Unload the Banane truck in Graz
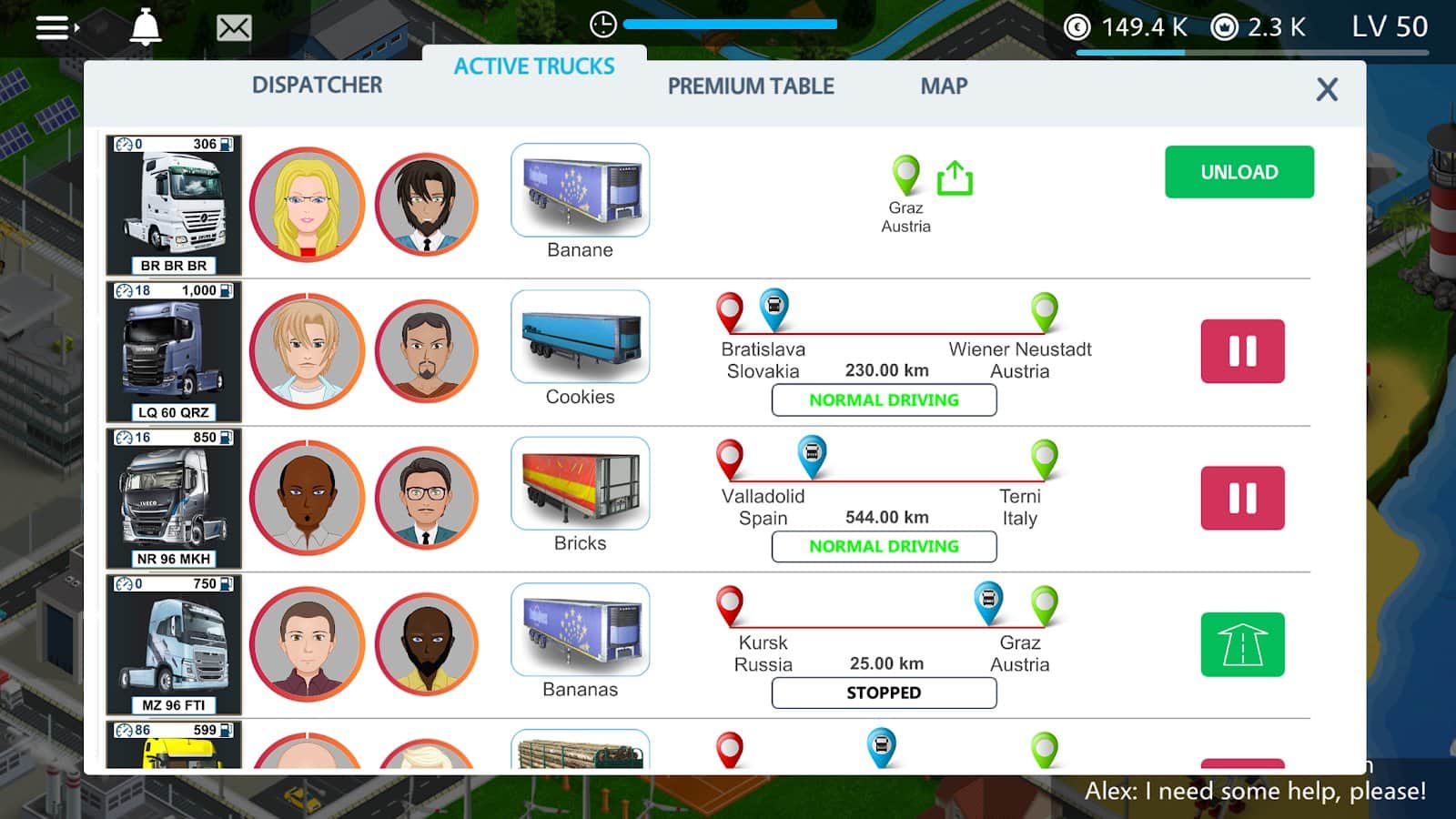Screen dimensions: 1456x819 pyautogui.click(x=1239, y=172)
